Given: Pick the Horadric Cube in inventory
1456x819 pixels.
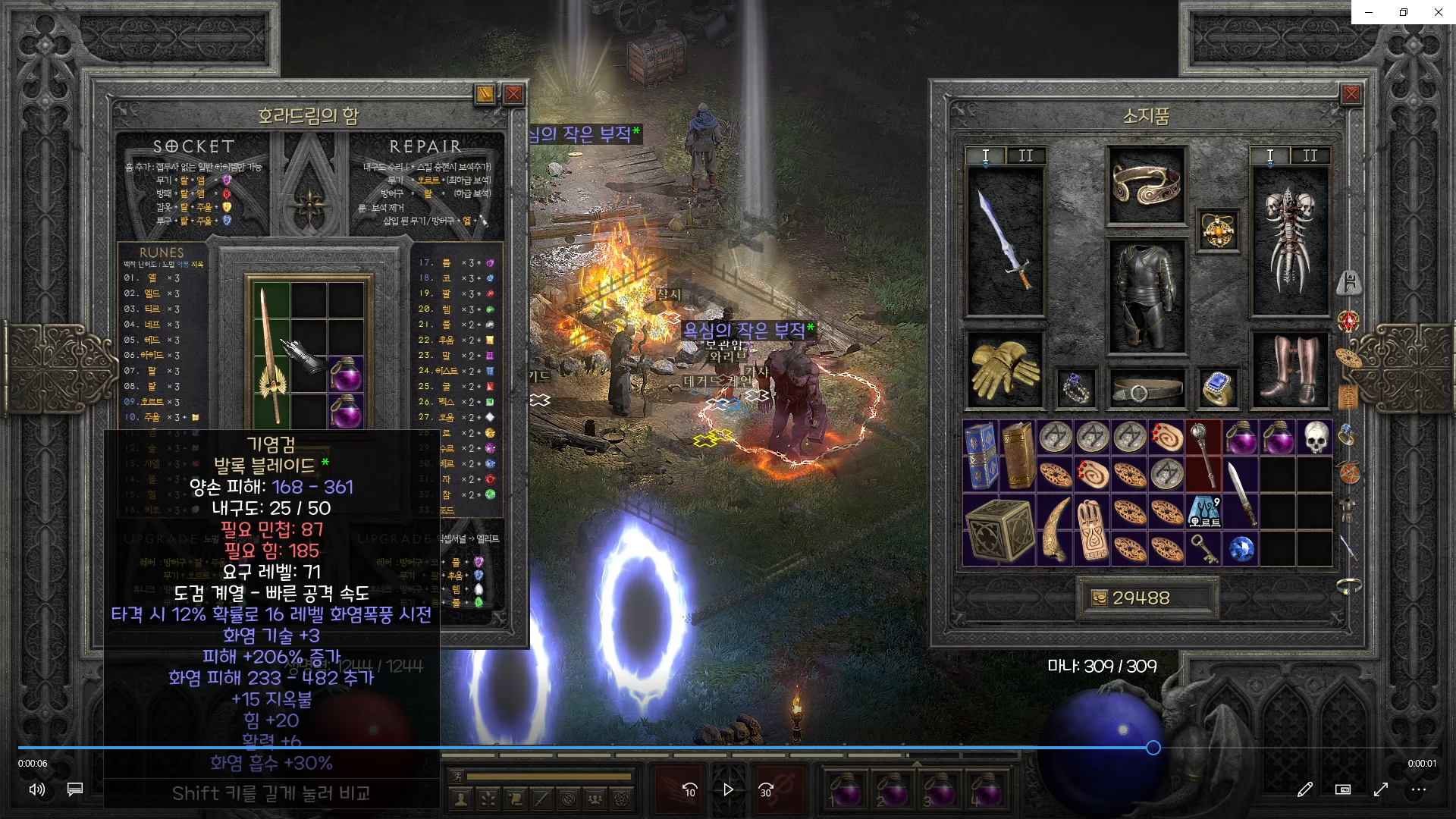Looking at the screenshot, I should pyautogui.click(x=999, y=530).
